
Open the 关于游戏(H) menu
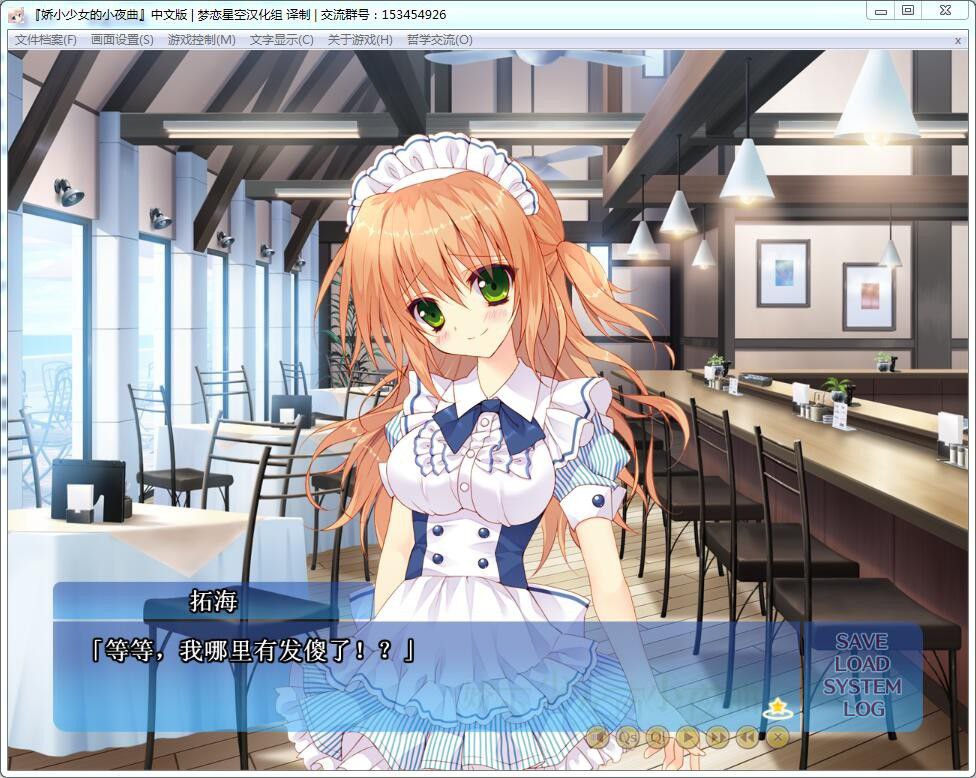click(360, 40)
